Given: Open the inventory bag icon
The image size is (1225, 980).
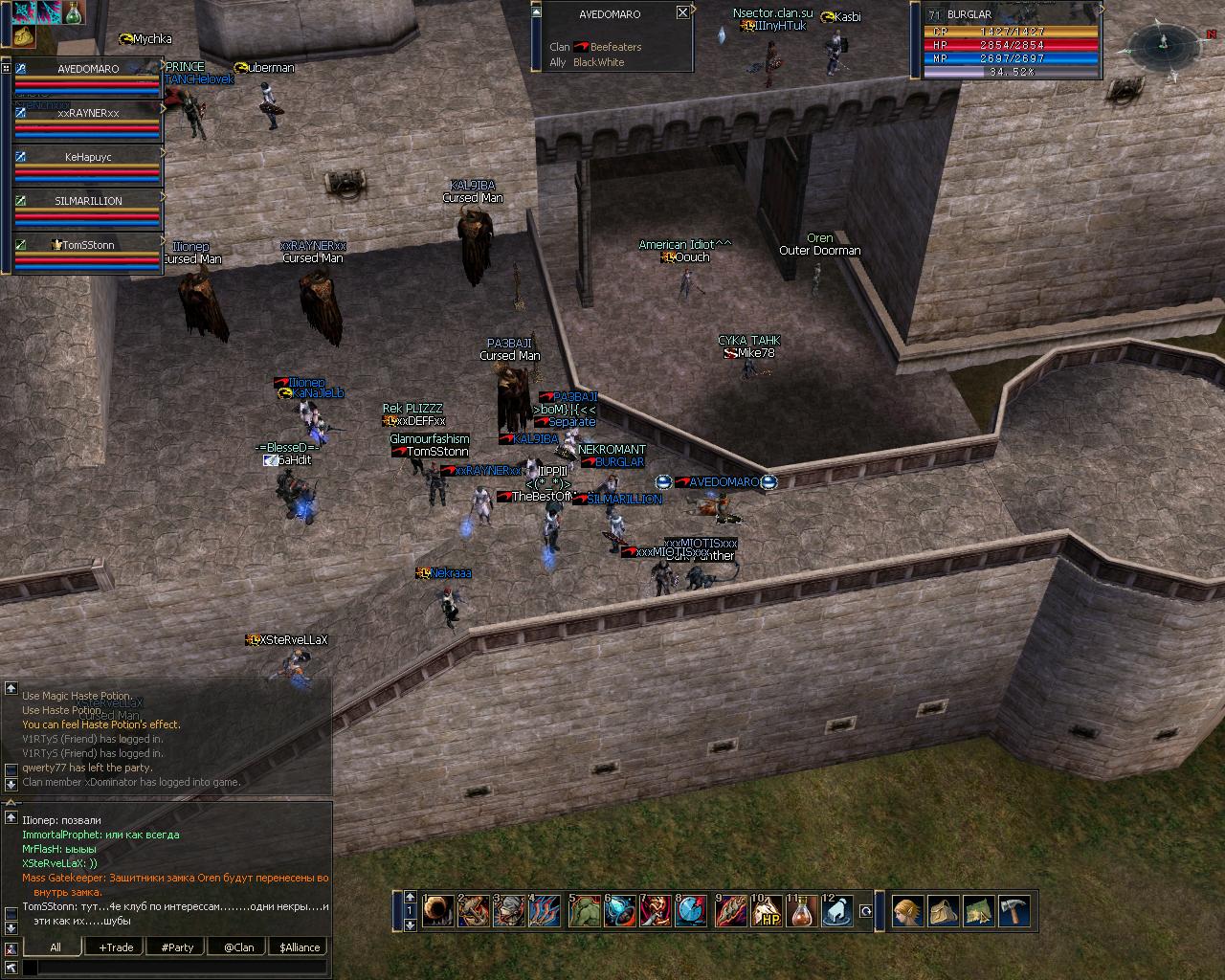Looking at the screenshot, I should pyautogui.click(x=944, y=911).
